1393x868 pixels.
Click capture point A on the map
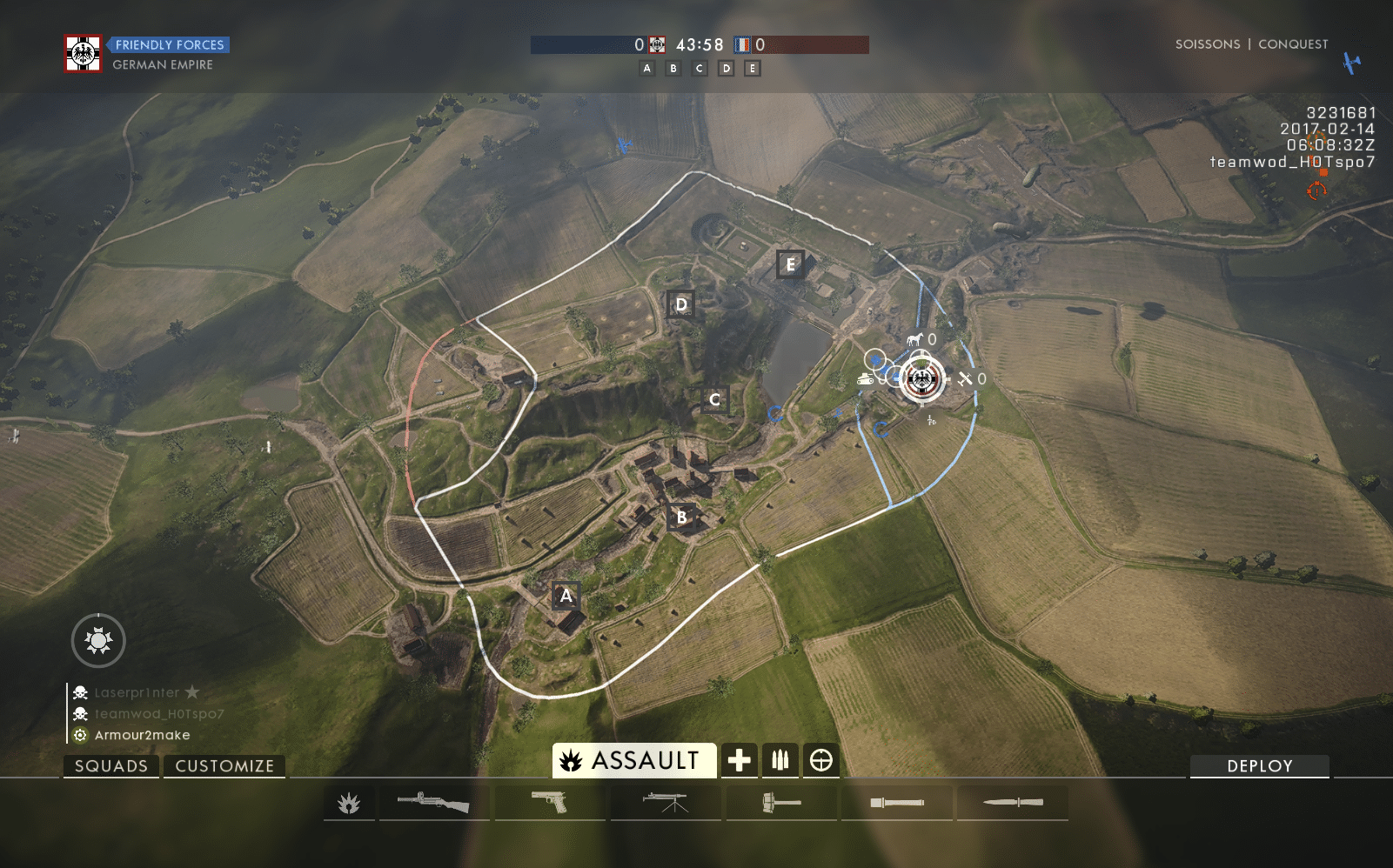coord(566,596)
